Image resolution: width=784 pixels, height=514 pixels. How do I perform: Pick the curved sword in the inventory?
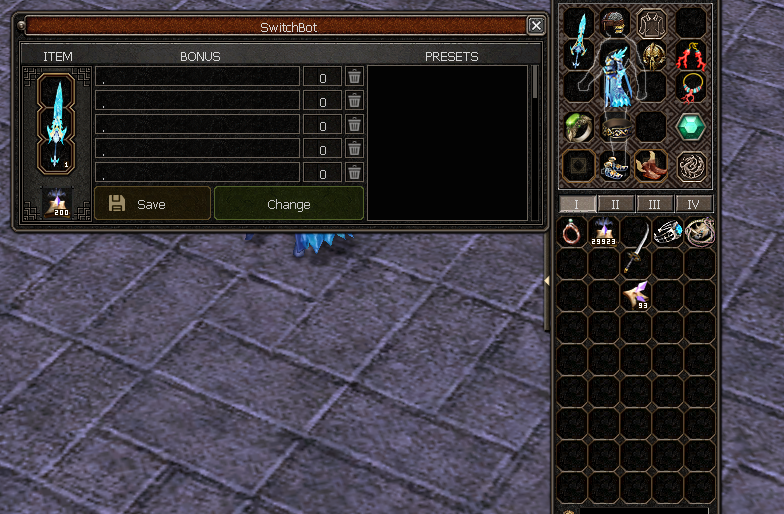point(635,246)
